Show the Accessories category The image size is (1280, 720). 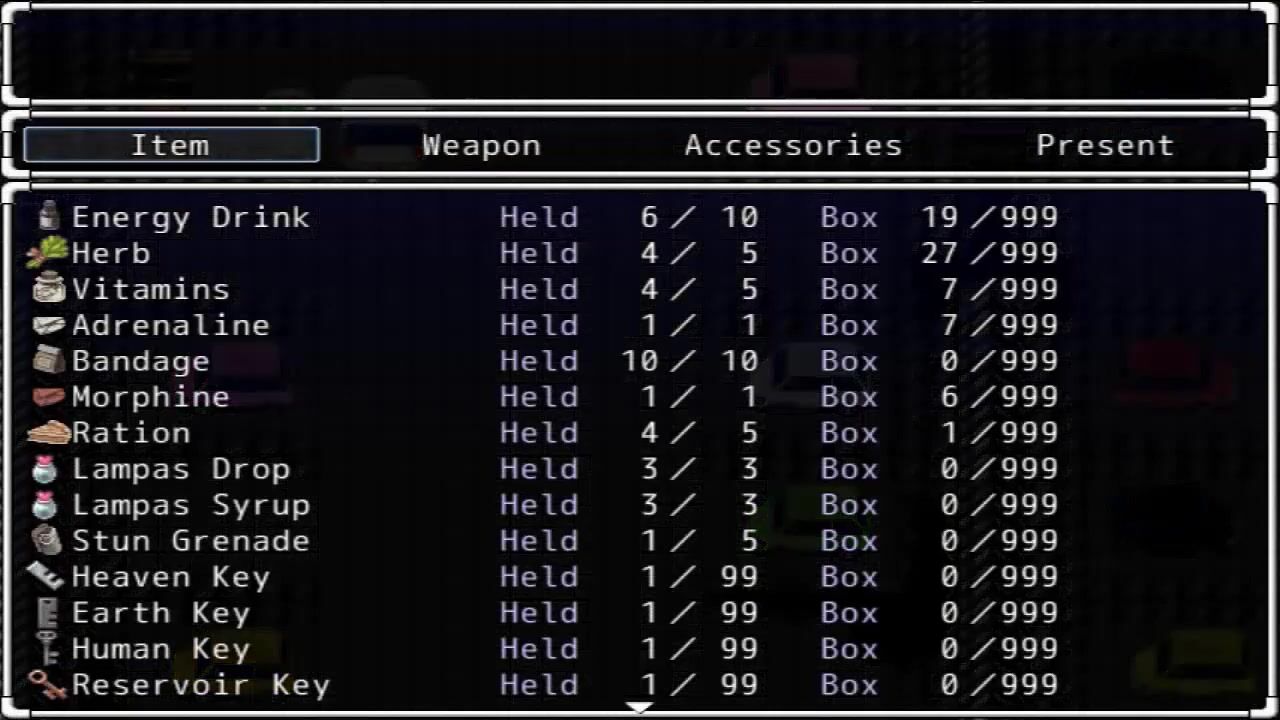click(793, 145)
